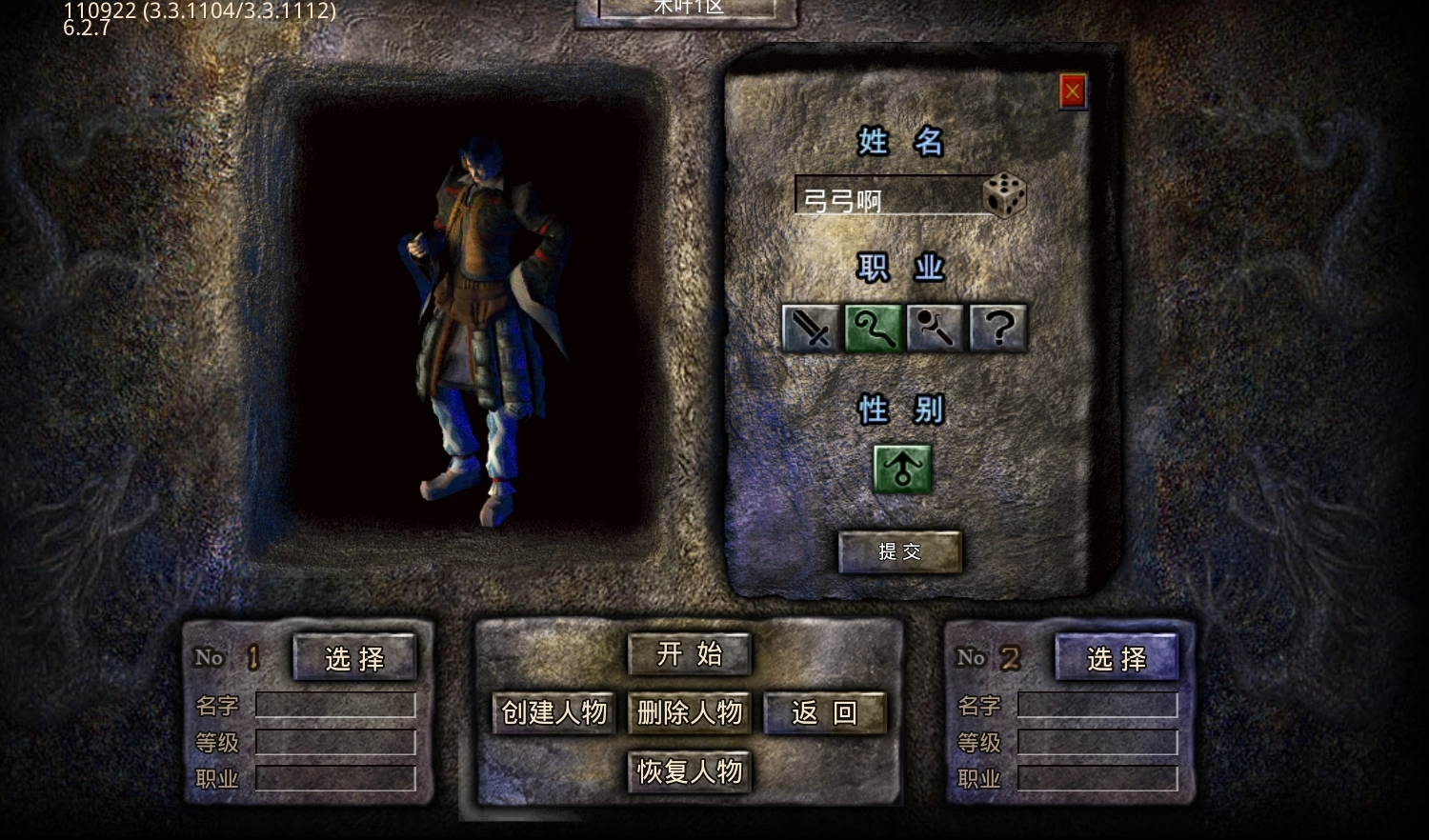Click the question mark random class icon
Viewport: 1429px width, 840px height.
[996, 328]
